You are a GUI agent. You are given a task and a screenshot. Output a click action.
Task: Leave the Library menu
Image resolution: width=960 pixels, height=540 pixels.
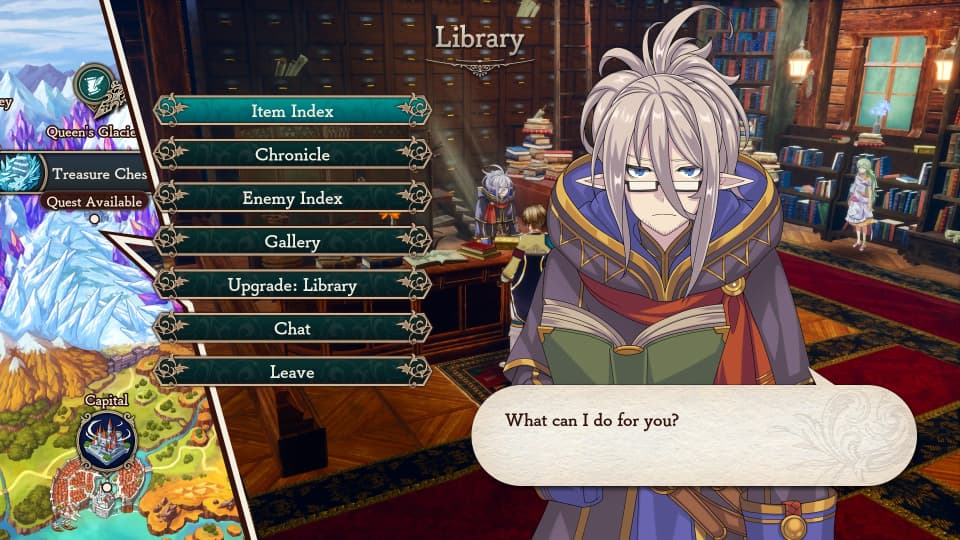(x=292, y=372)
